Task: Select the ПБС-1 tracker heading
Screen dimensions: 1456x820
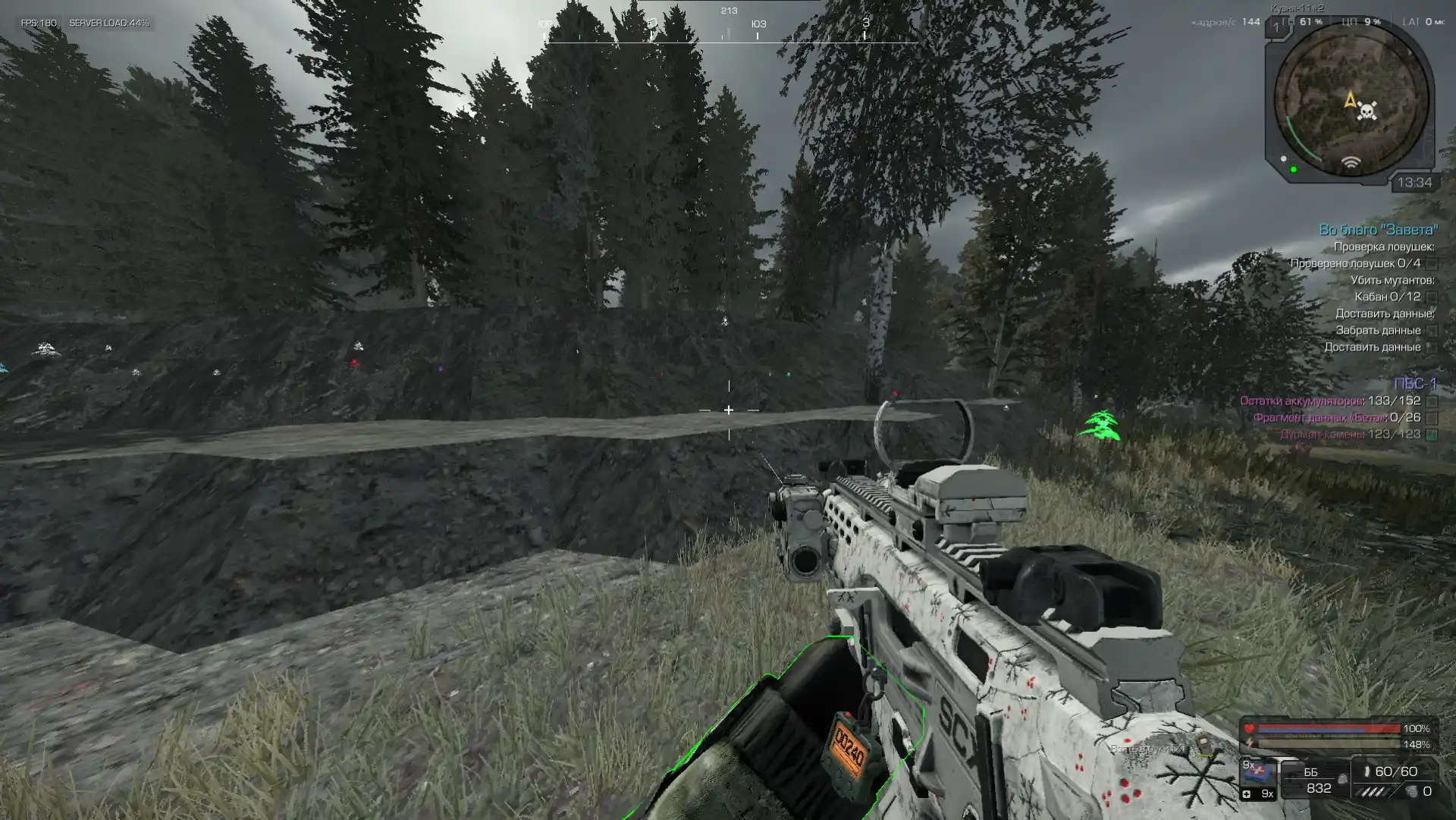Action: tap(1414, 384)
